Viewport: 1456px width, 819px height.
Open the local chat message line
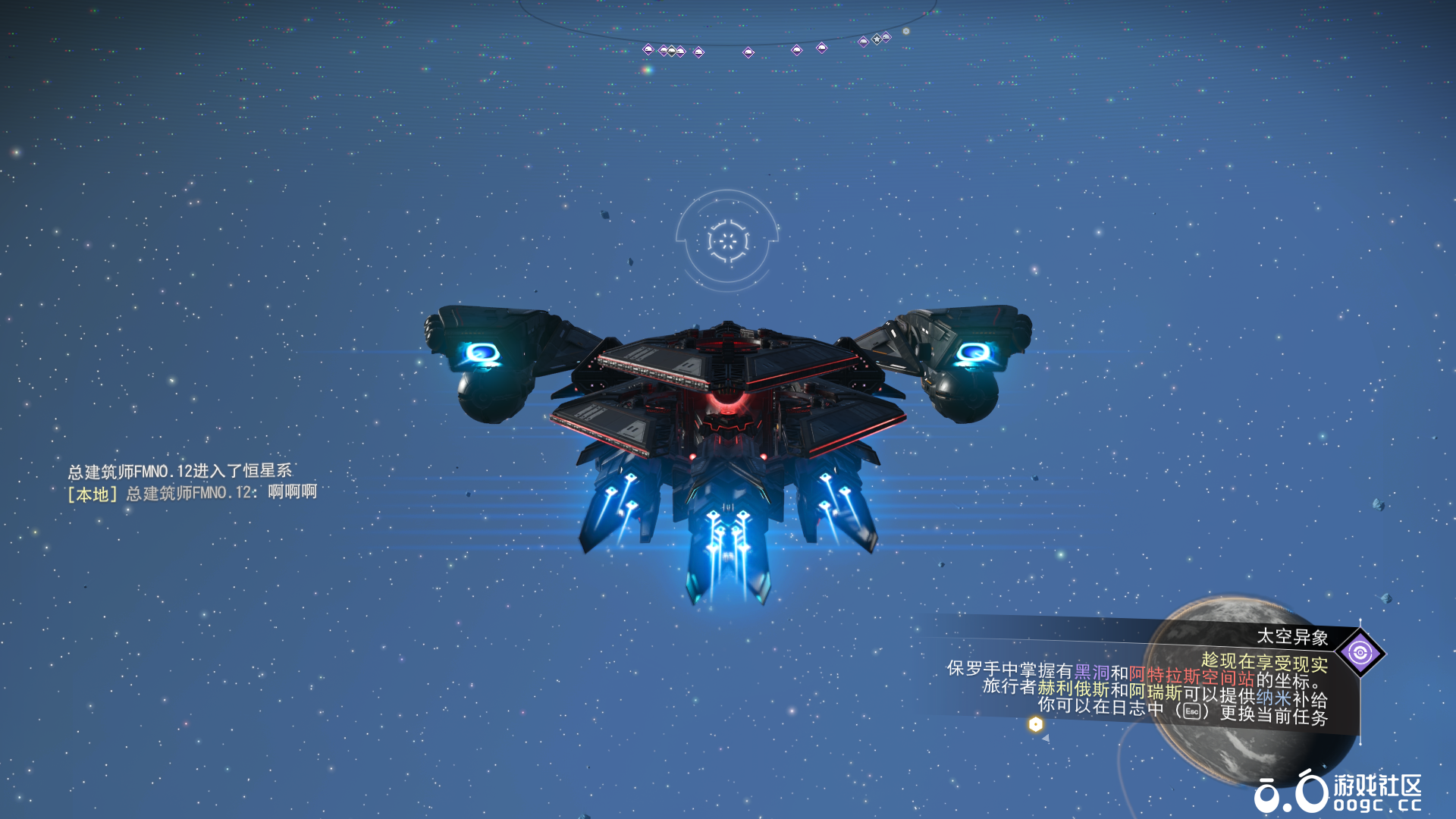point(193,493)
